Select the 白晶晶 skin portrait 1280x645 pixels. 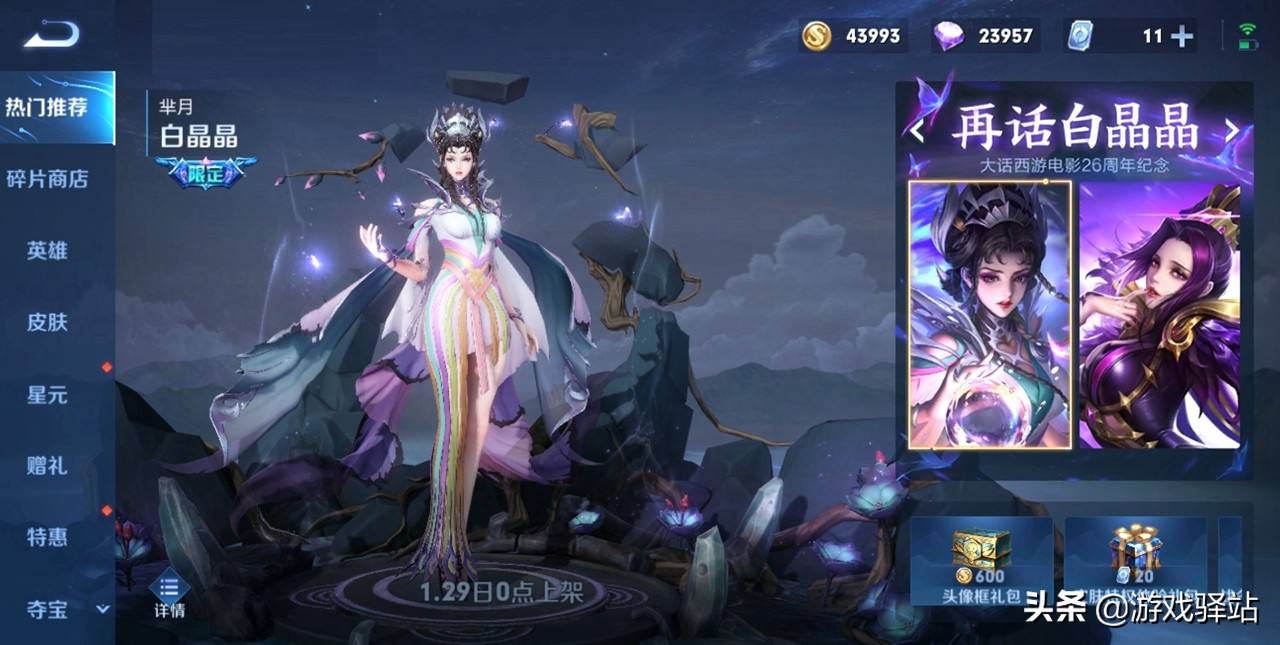click(x=990, y=315)
